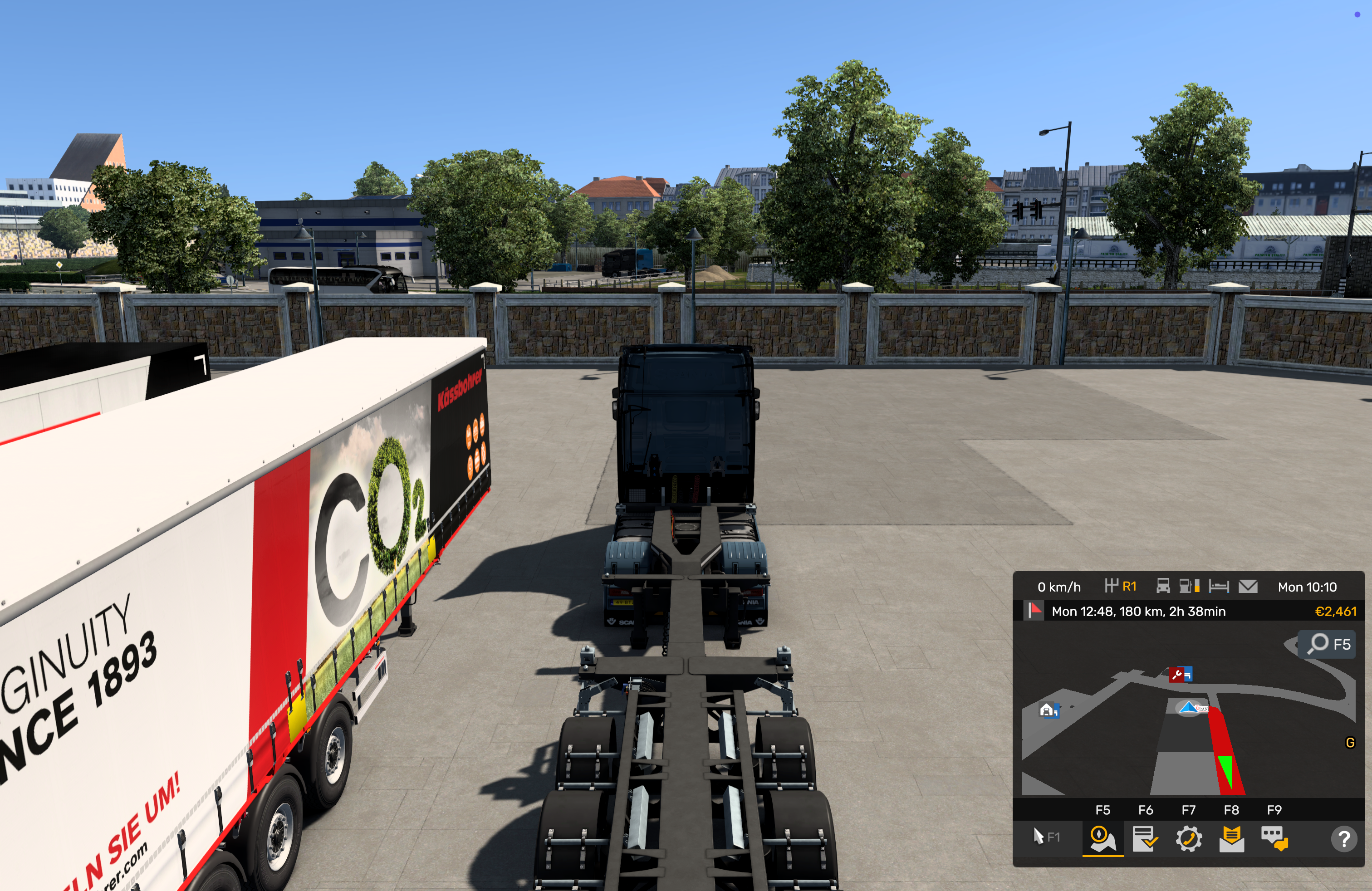Click the truck damage indicator icon
The image size is (1372, 891).
point(1163,586)
